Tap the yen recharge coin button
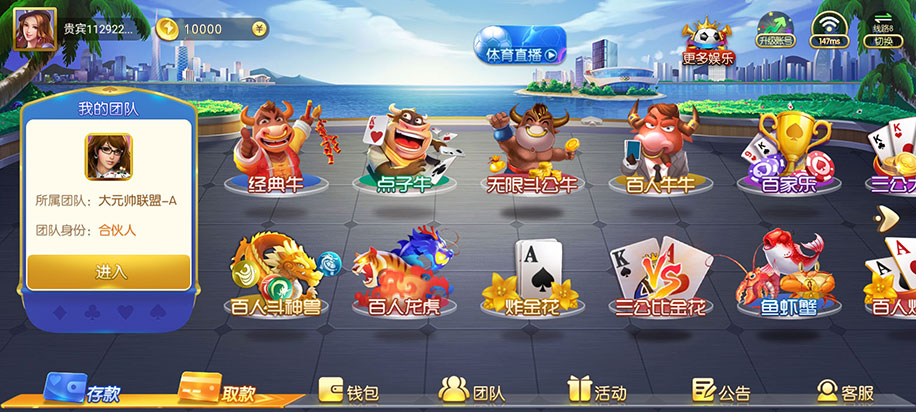Image resolution: width=916 pixels, height=412 pixels. tap(259, 29)
